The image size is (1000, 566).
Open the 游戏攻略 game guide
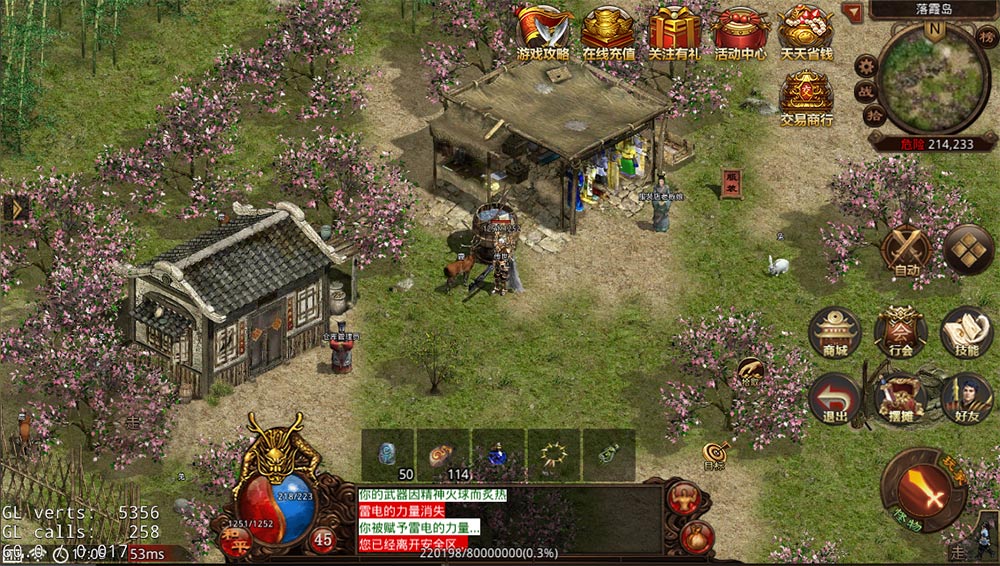tap(543, 32)
